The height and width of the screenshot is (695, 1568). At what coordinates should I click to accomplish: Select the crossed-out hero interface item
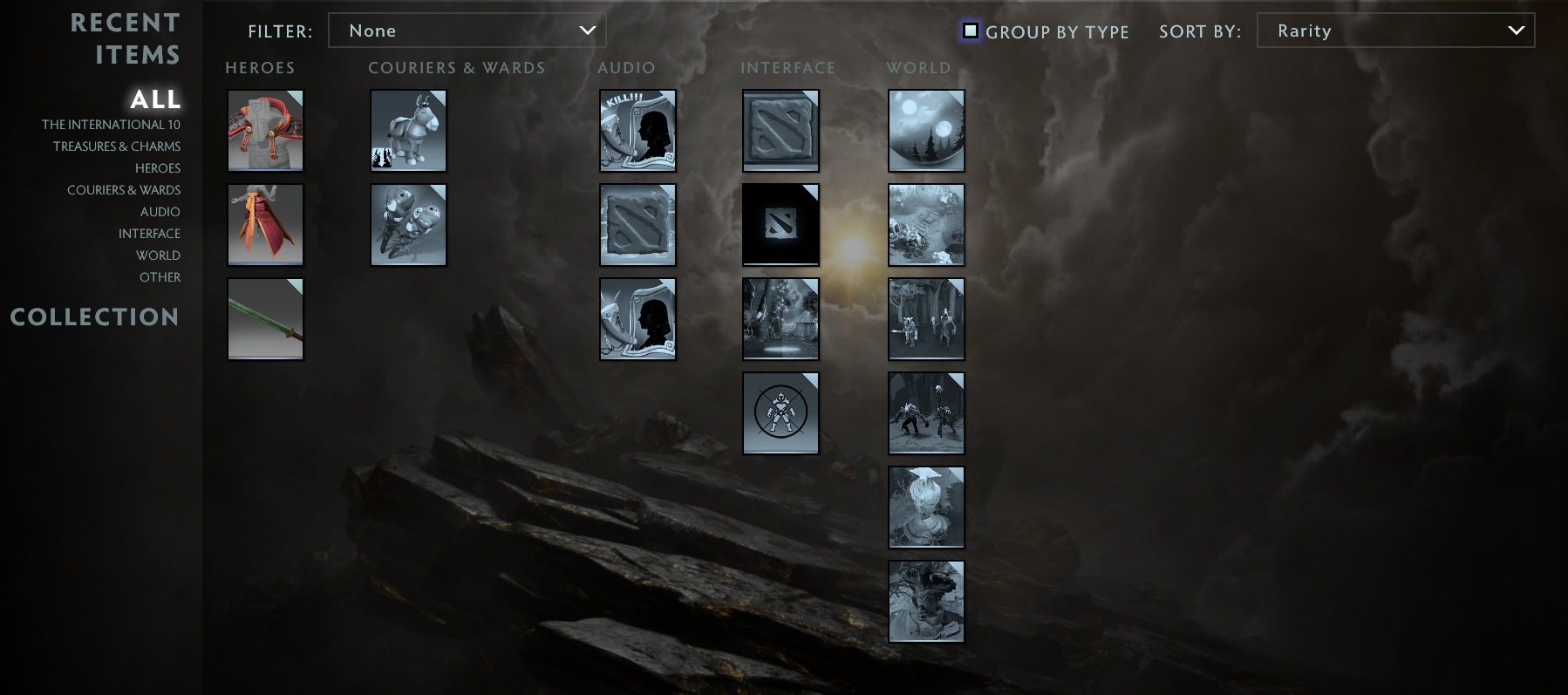coord(781,412)
